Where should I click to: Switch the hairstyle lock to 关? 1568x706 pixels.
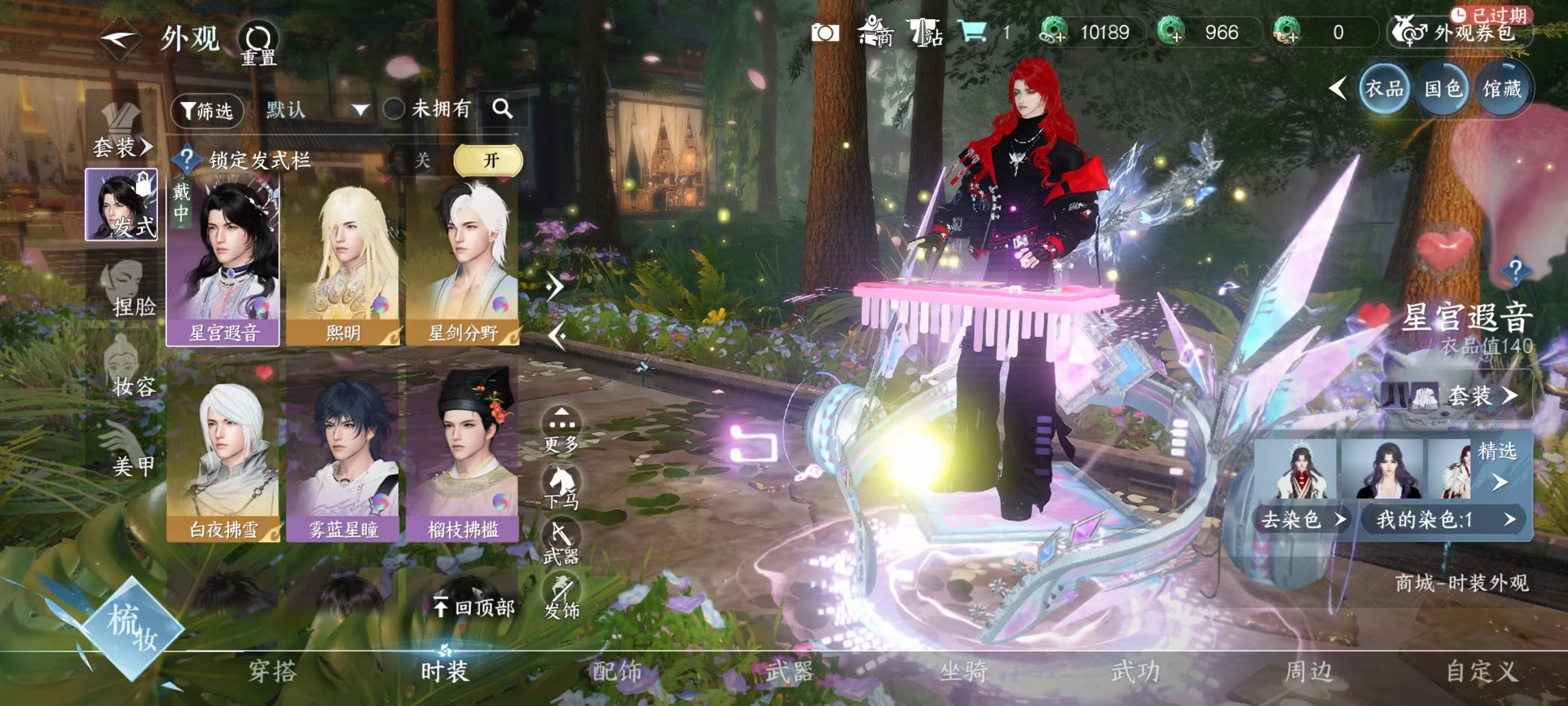coord(422,161)
